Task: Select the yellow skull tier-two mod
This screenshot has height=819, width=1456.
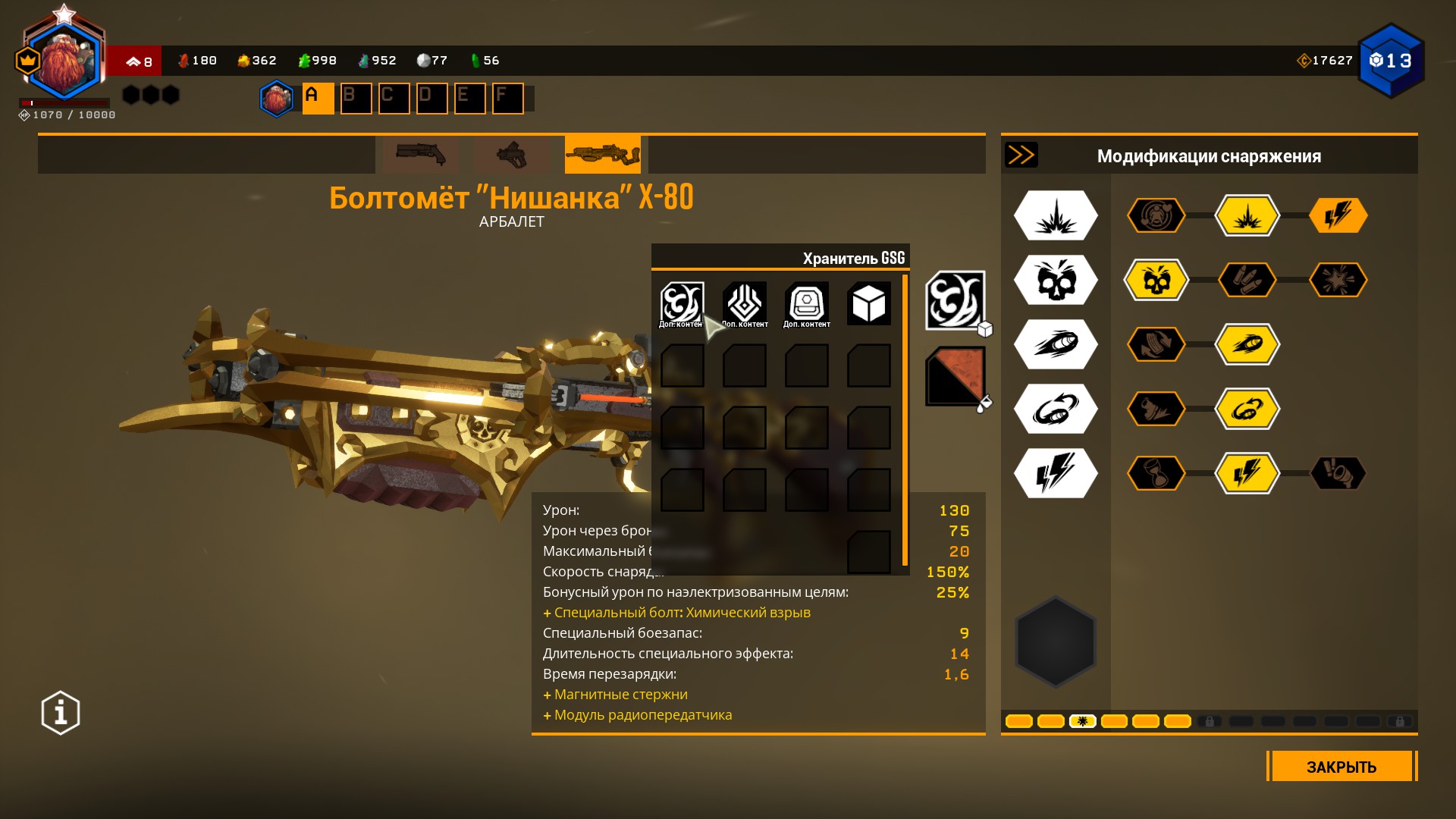Action: 1156,280
